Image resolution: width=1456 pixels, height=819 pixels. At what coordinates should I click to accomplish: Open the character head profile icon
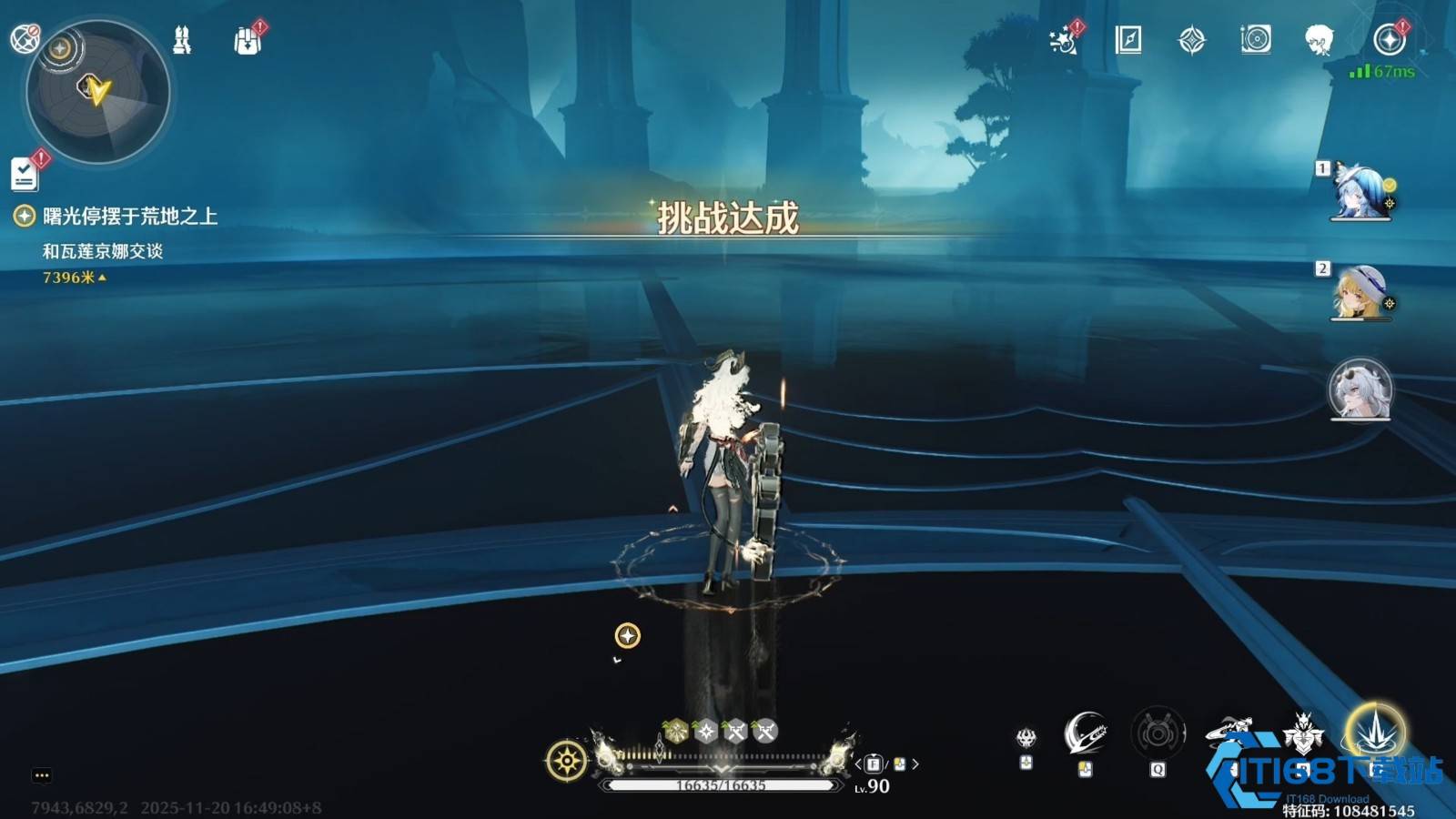(1319, 40)
